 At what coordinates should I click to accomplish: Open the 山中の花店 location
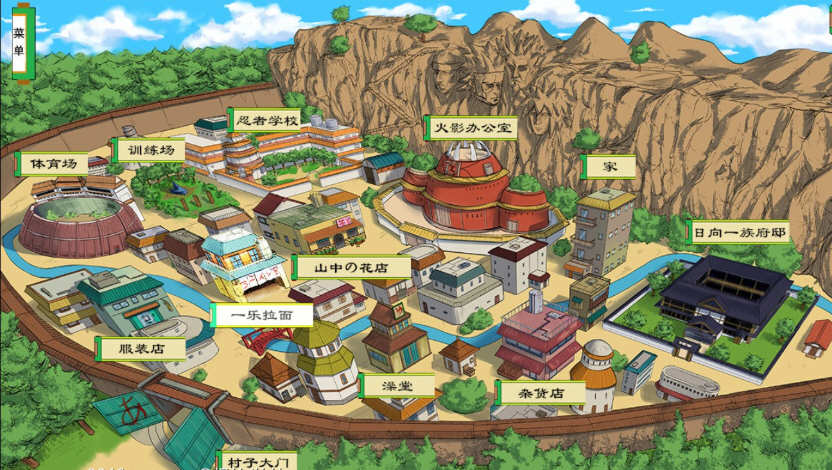coord(351,267)
